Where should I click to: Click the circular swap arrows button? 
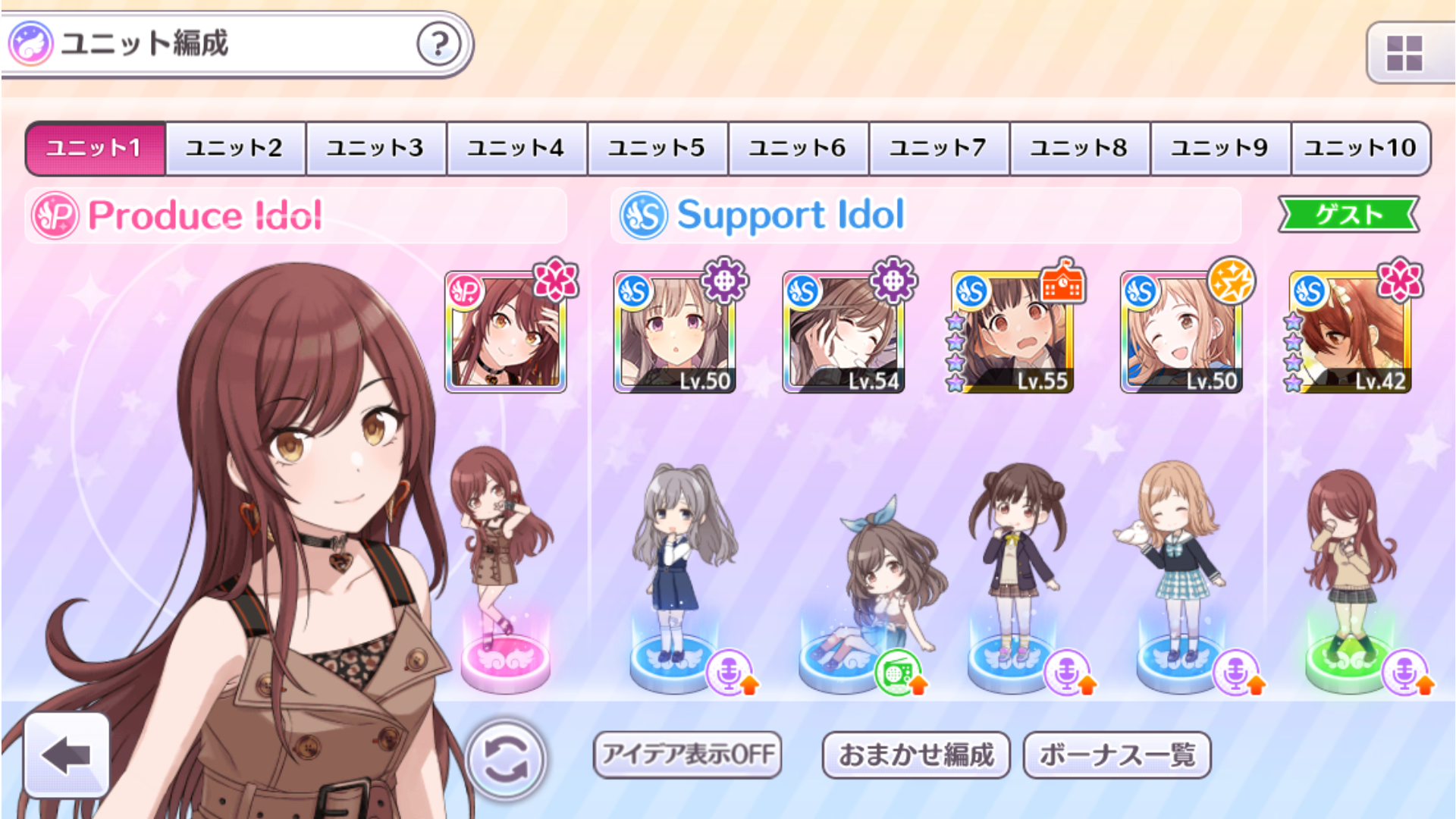click(x=506, y=759)
